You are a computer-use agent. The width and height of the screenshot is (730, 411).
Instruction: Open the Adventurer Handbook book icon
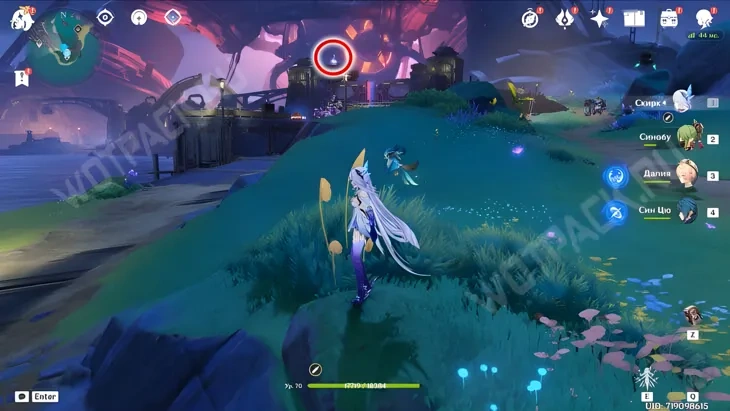[634, 18]
